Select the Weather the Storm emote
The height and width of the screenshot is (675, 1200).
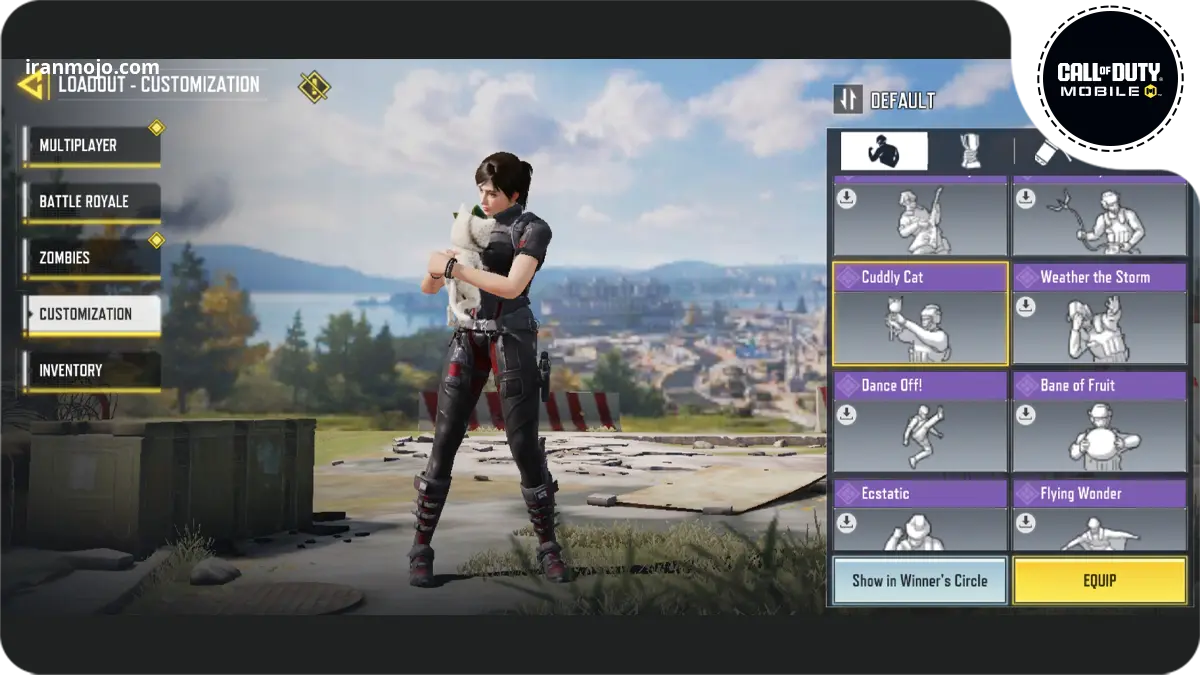pyautogui.click(x=1099, y=314)
